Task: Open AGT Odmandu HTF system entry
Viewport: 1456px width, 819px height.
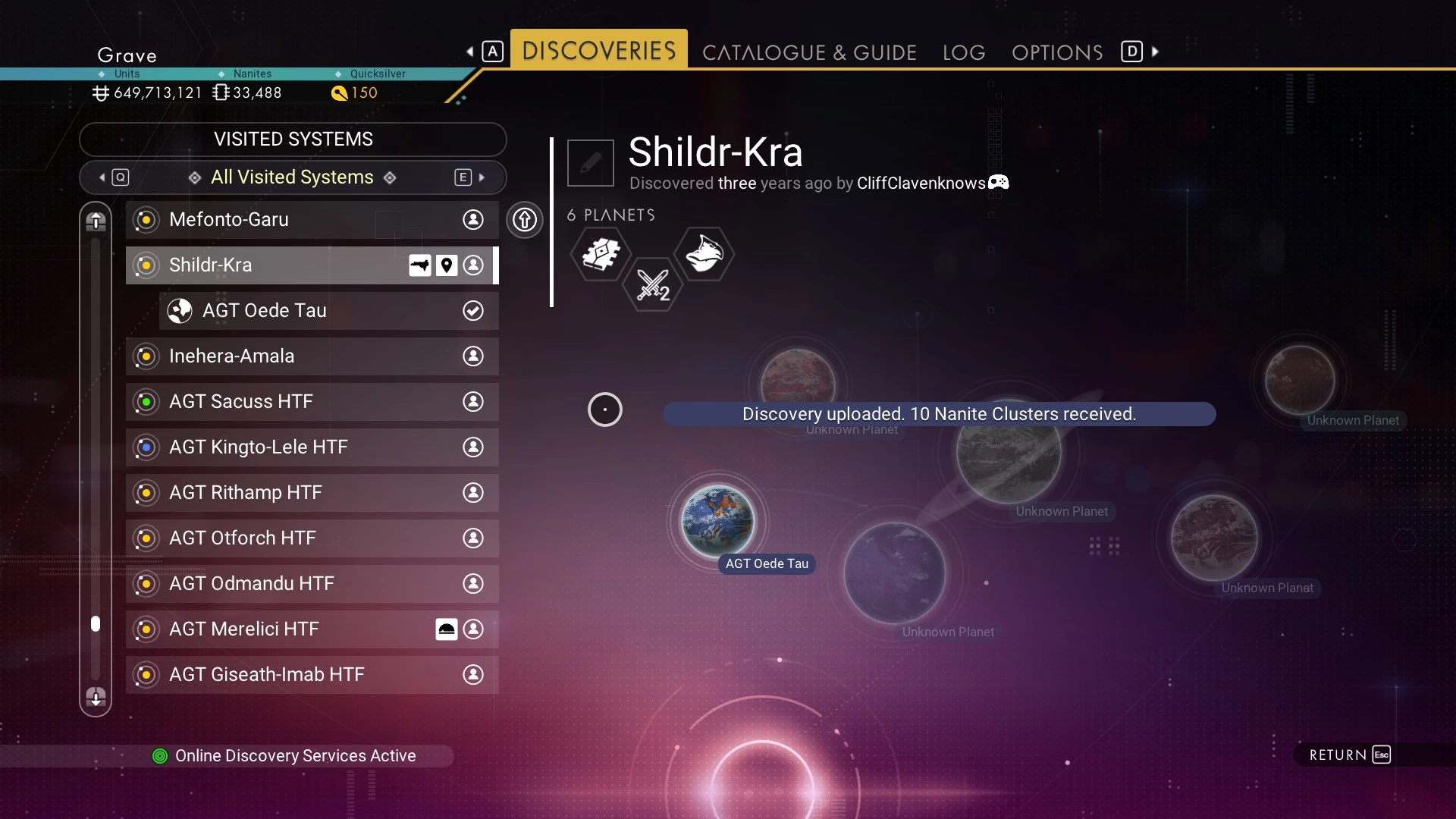Action: click(312, 584)
